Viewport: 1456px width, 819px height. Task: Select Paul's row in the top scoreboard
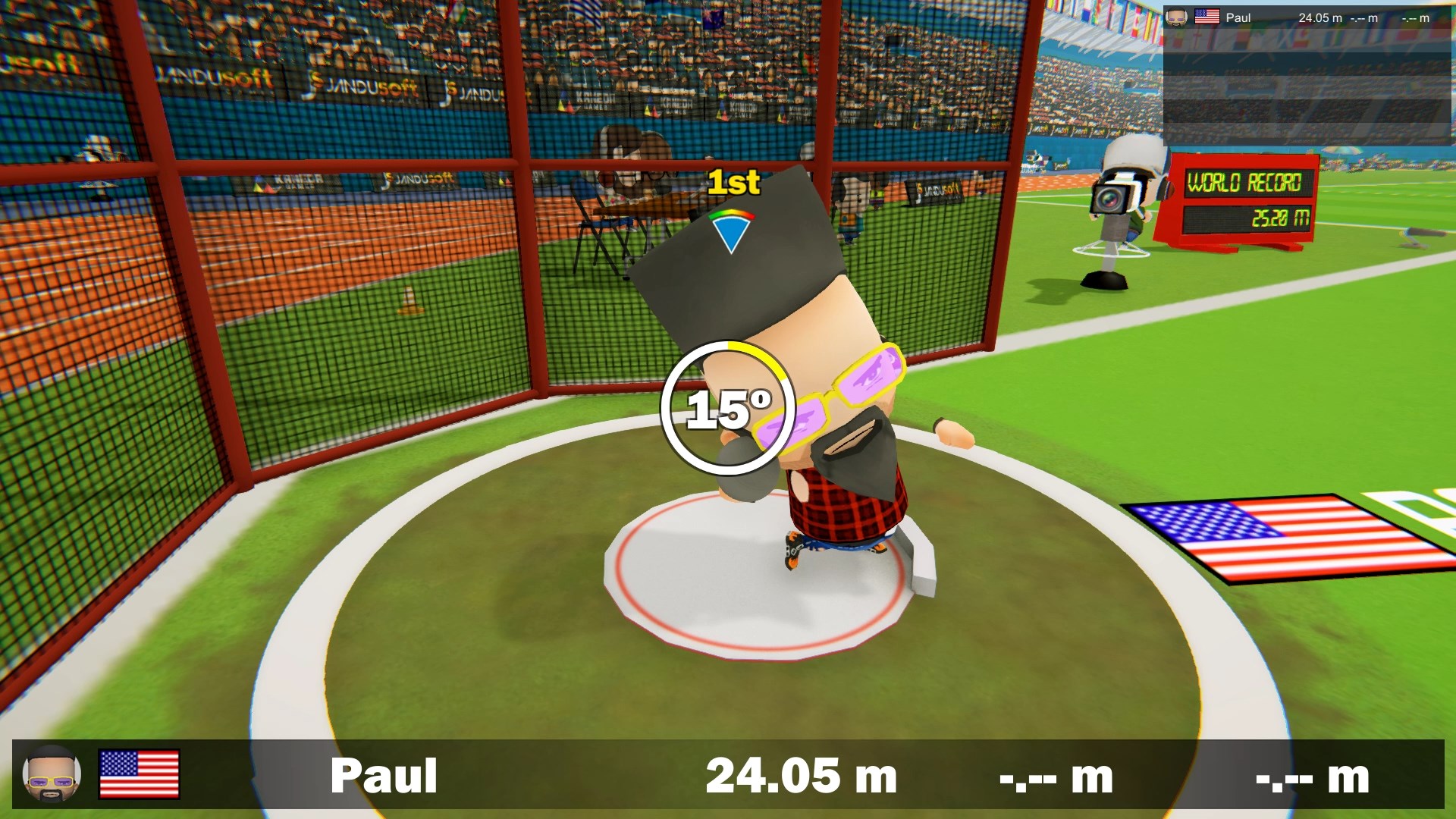[x=1306, y=18]
